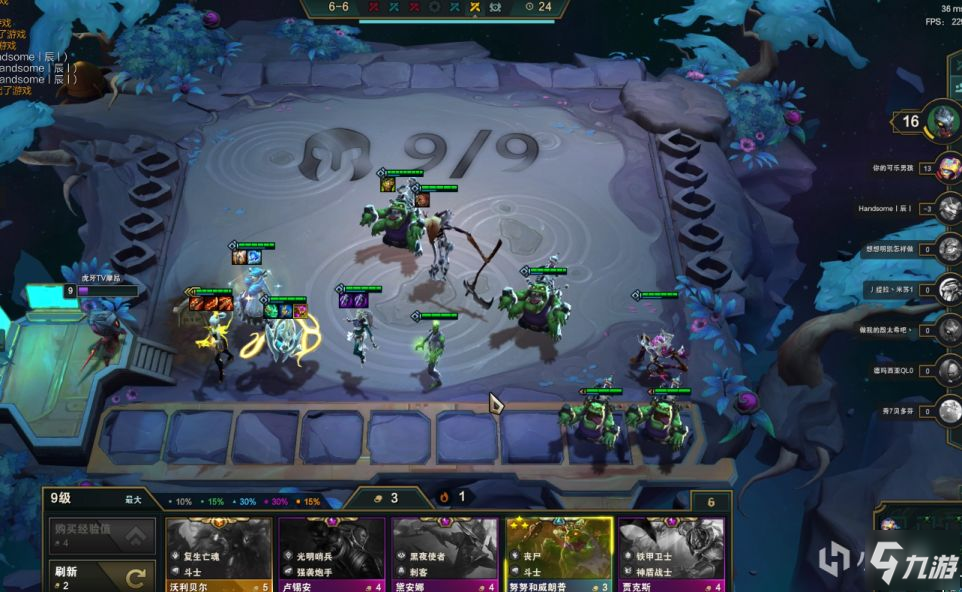Open the scoreboard entry for 你的可乐男孩
This screenshot has width=962, height=592.
tap(948, 168)
